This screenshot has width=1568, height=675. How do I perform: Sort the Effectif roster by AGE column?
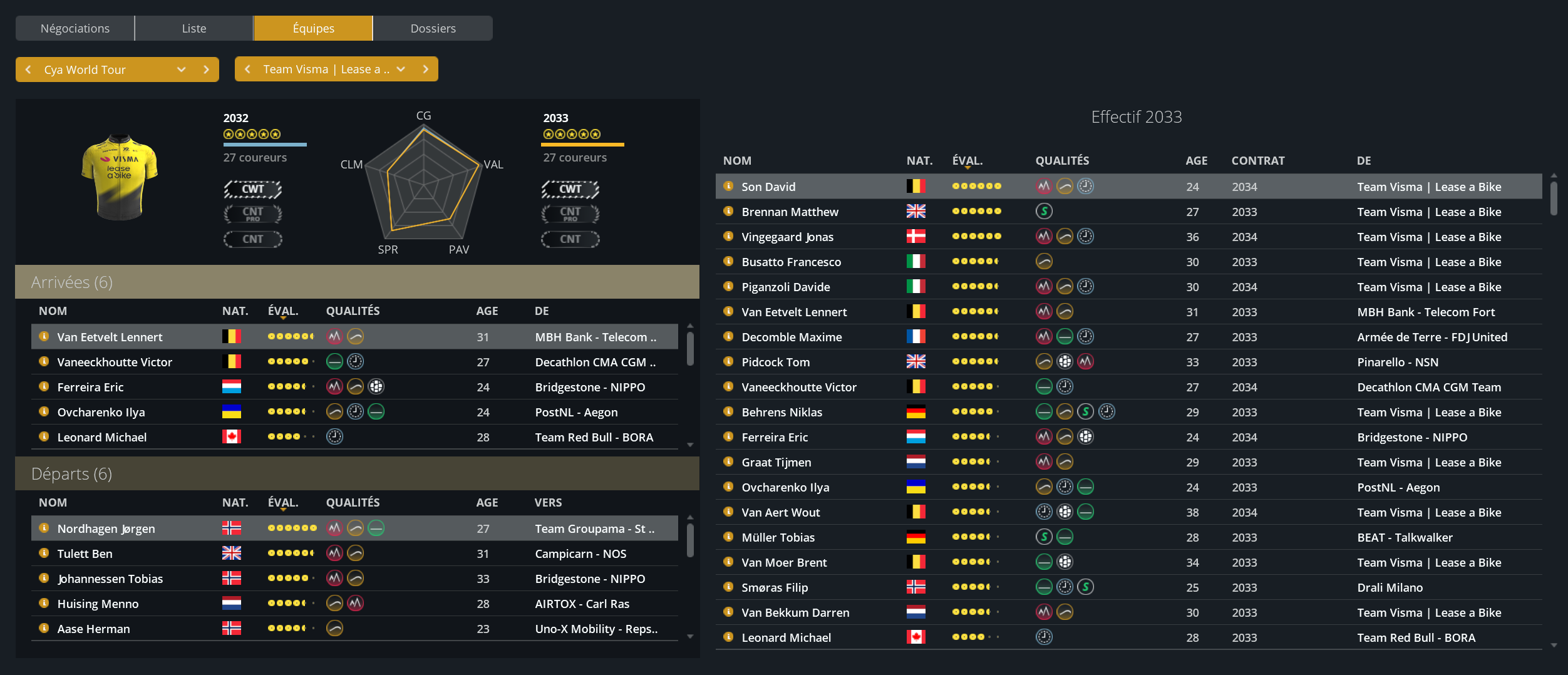tap(1196, 160)
